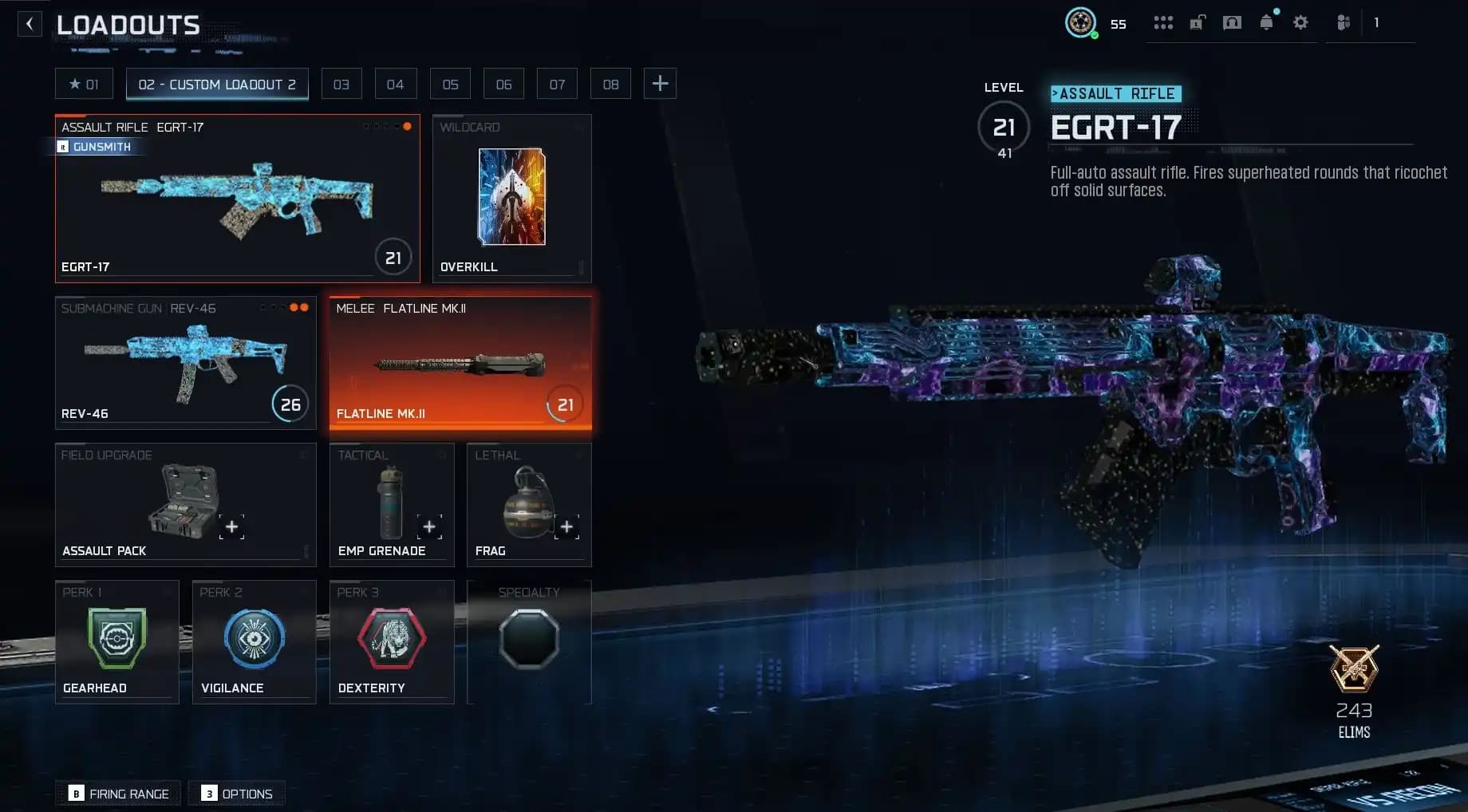Click the player emblem next to level 55
Image resolution: width=1468 pixels, height=812 pixels.
click(x=1082, y=23)
